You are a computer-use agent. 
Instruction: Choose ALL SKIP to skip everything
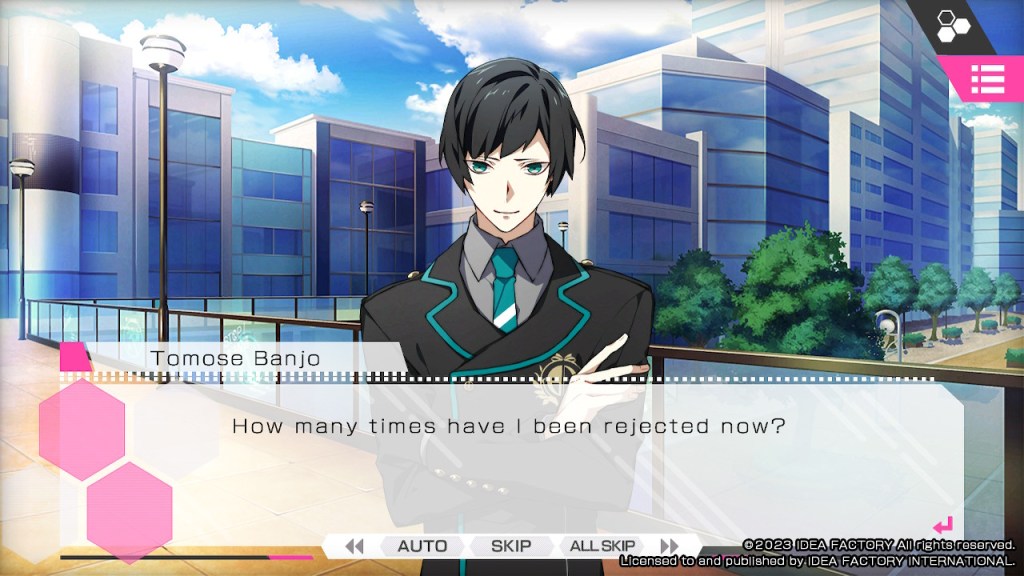602,546
